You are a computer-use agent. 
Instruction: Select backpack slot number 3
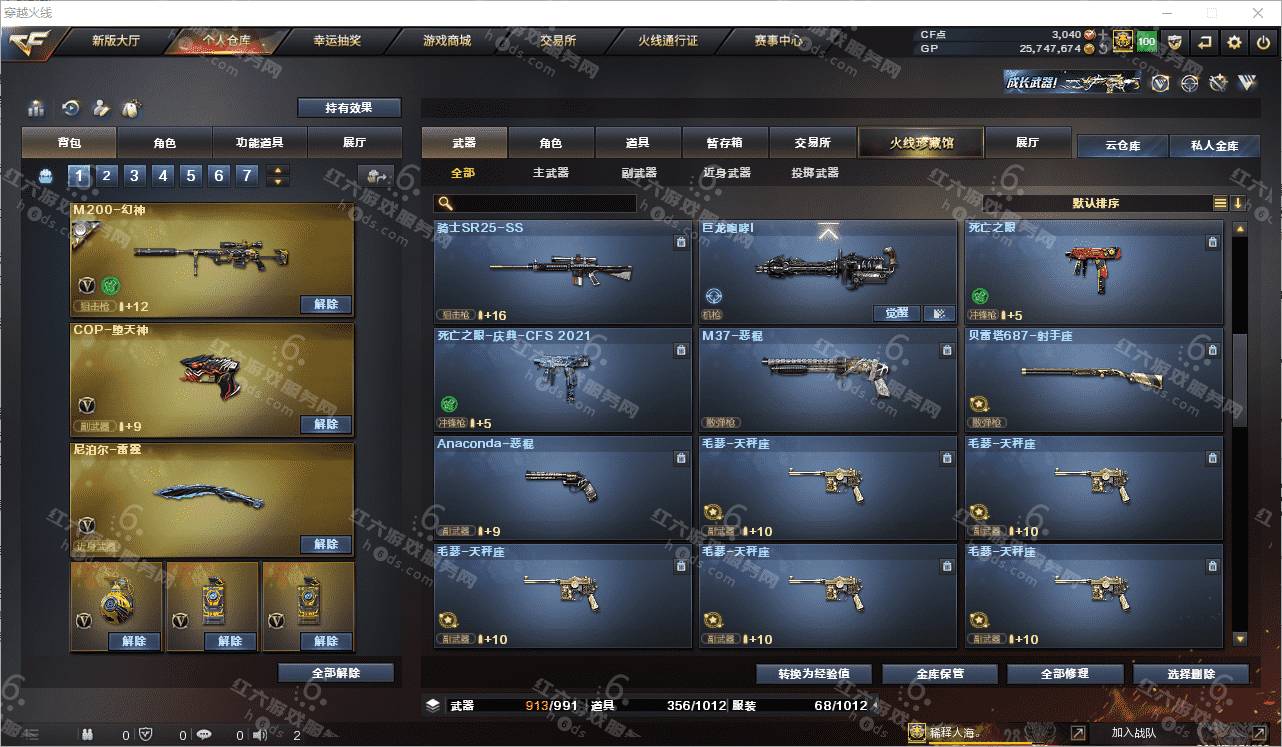coord(134,176)
